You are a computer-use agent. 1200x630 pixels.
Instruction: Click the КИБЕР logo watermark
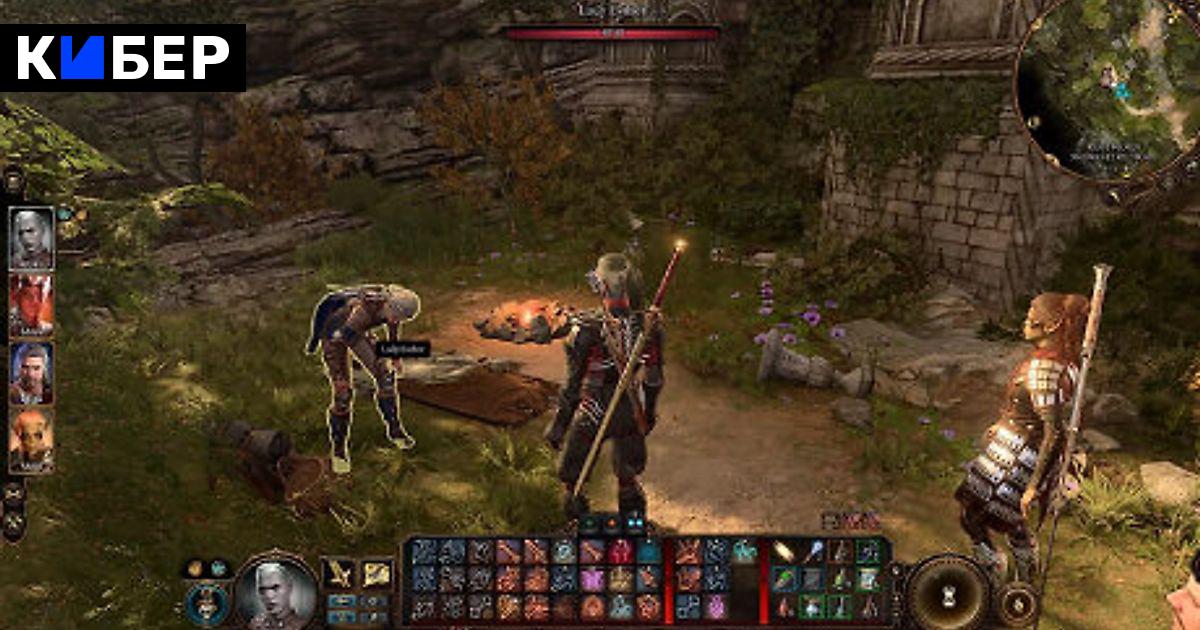pos(123,58)
